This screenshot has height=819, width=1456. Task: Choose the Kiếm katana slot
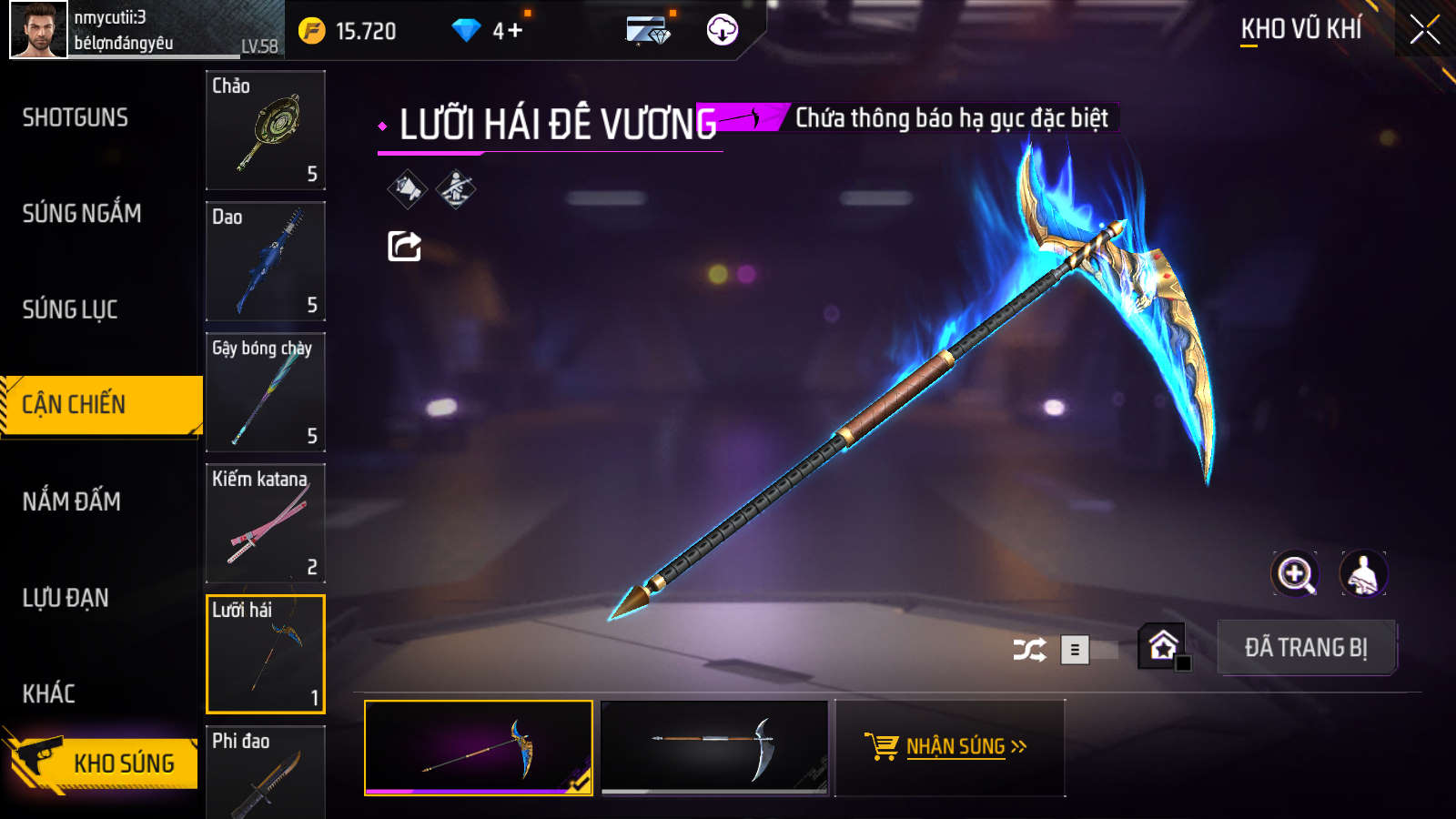tap(265, 523)
